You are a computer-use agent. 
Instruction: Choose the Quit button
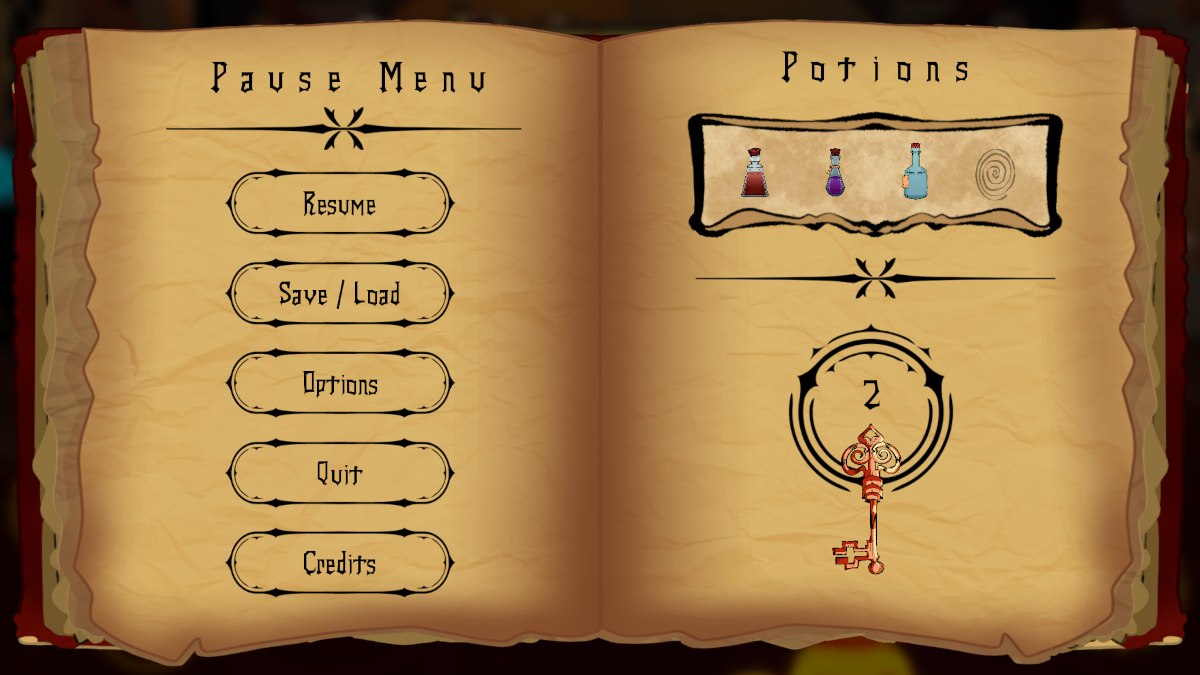pyautogui.click(x=340, y=473)
